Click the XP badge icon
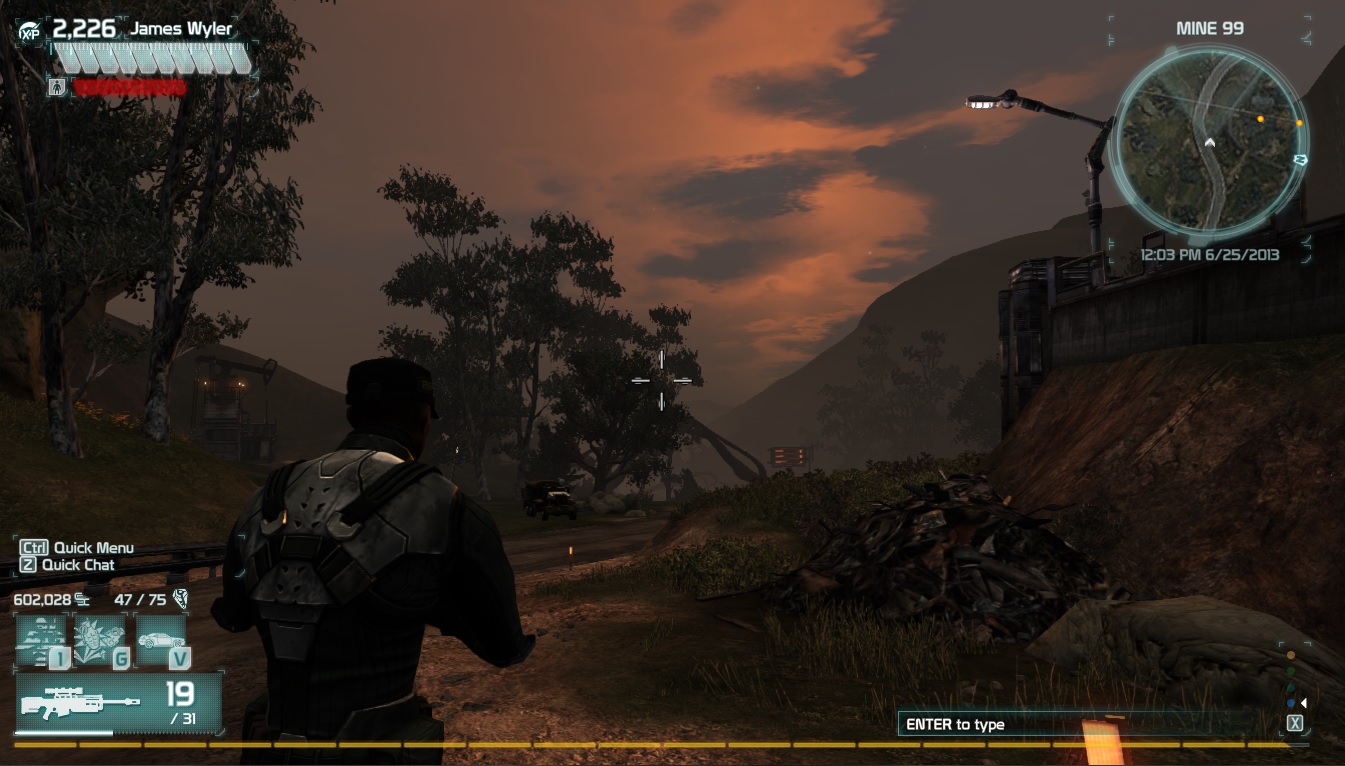 29,32
